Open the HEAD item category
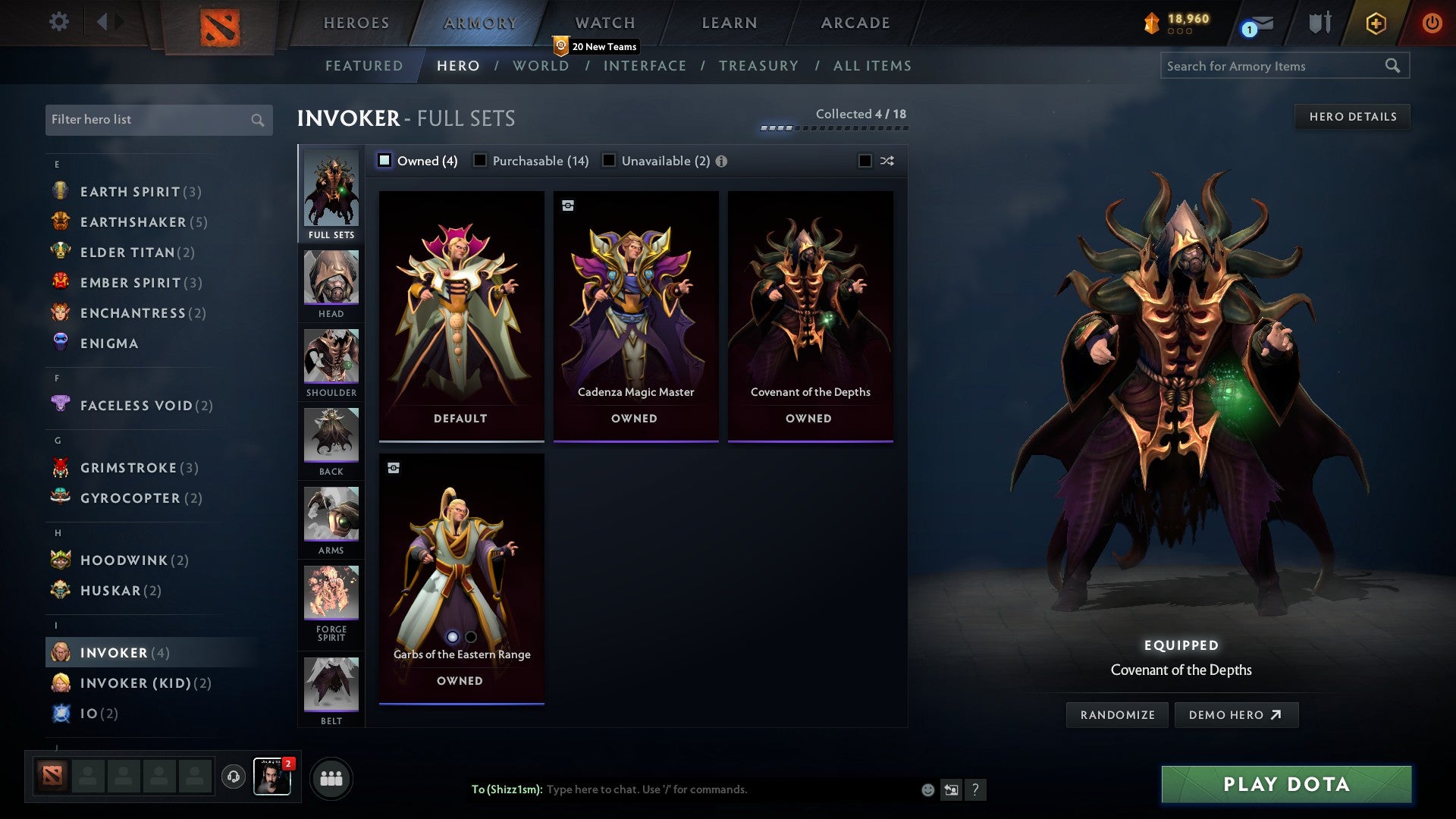1456x819 pixels. click(331, 282)
